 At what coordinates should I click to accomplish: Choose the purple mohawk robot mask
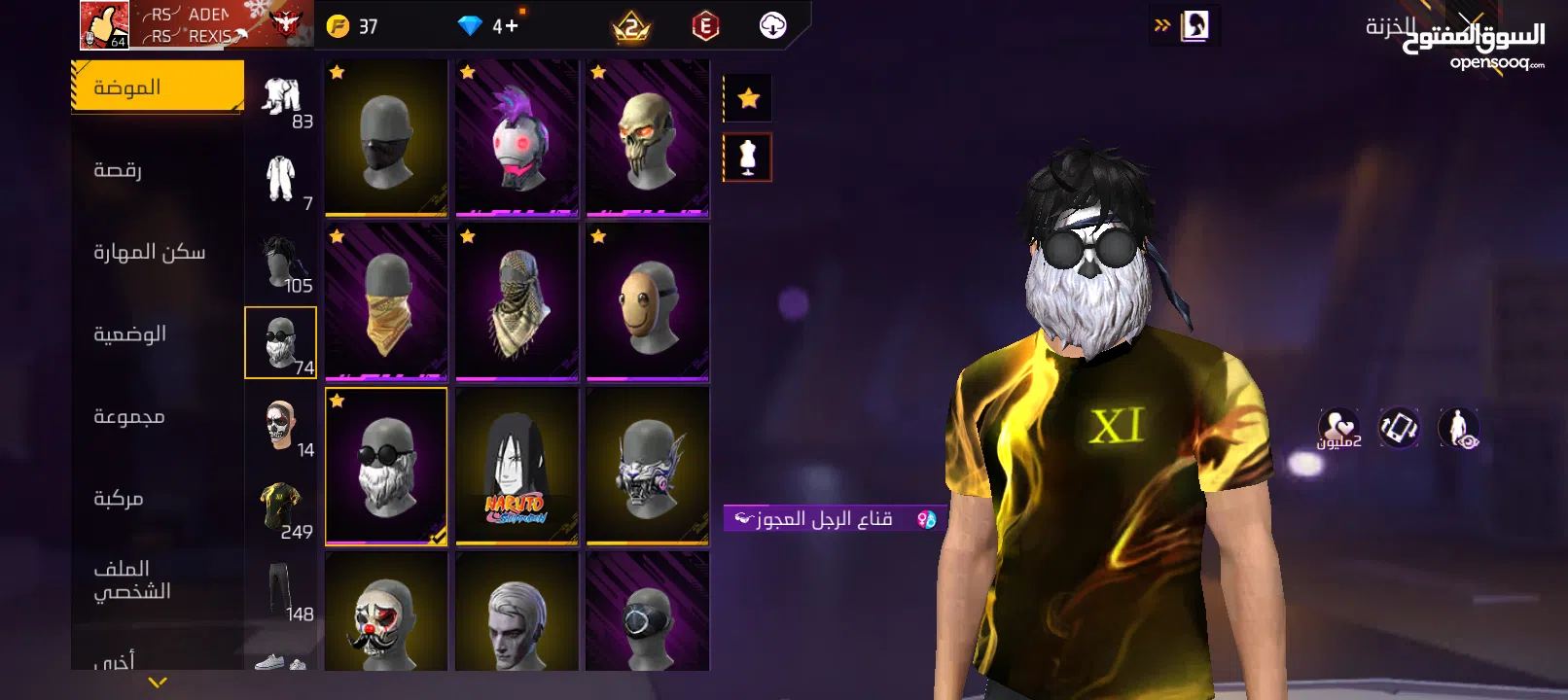[x=517, y=138]
